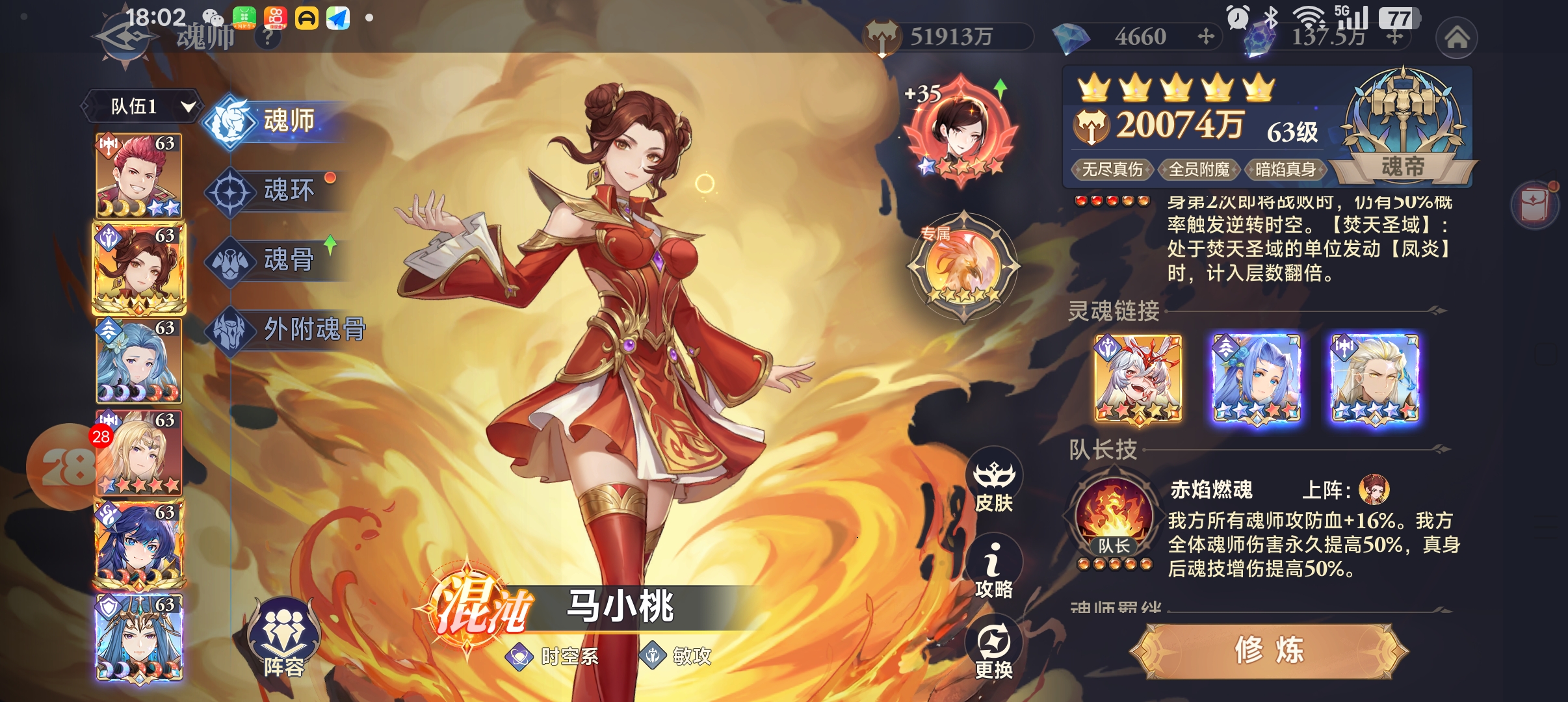
Task: Select the light-blue-haired hero portrait in team list
Action: click(x=138, y=361)
